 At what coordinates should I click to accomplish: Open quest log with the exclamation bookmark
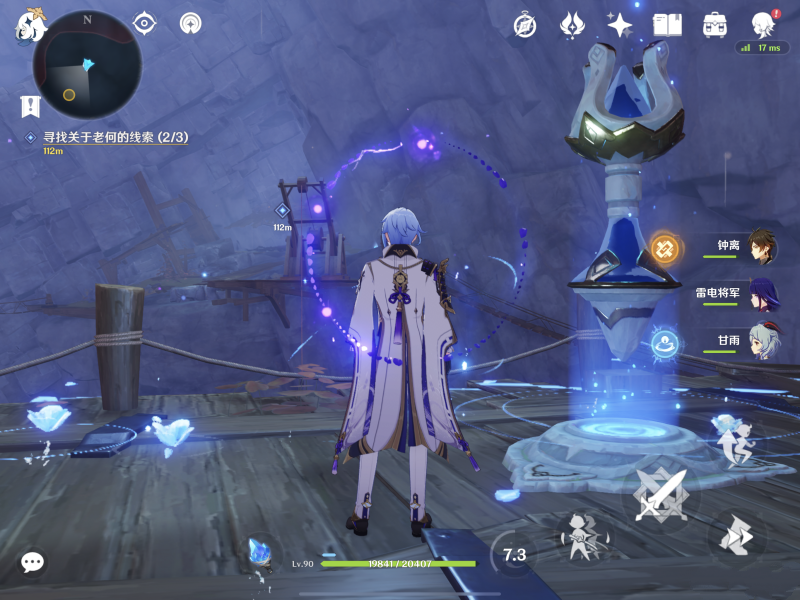(30, 106)
